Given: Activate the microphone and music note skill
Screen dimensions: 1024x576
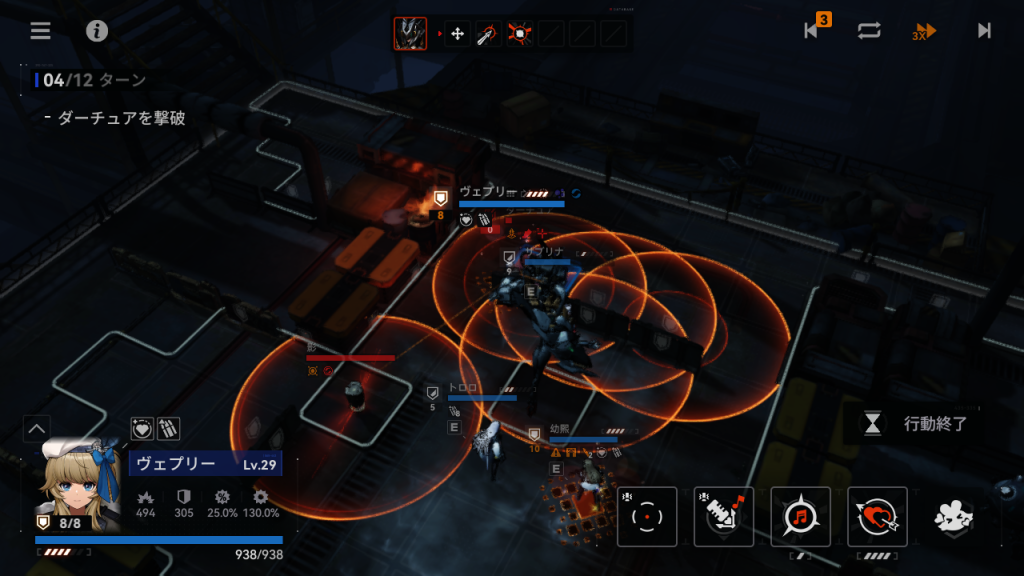Looking at the screenshot, I should click(724, 517).
